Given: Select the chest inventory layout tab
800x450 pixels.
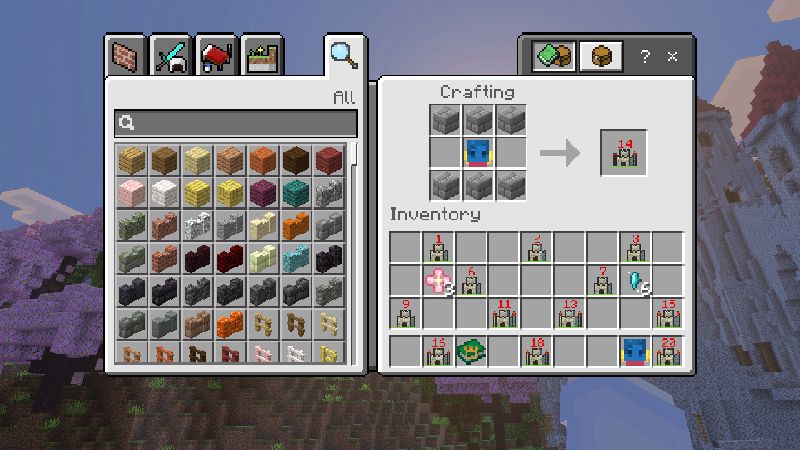Looking at the screenshot, I should (x=601, y=56).
